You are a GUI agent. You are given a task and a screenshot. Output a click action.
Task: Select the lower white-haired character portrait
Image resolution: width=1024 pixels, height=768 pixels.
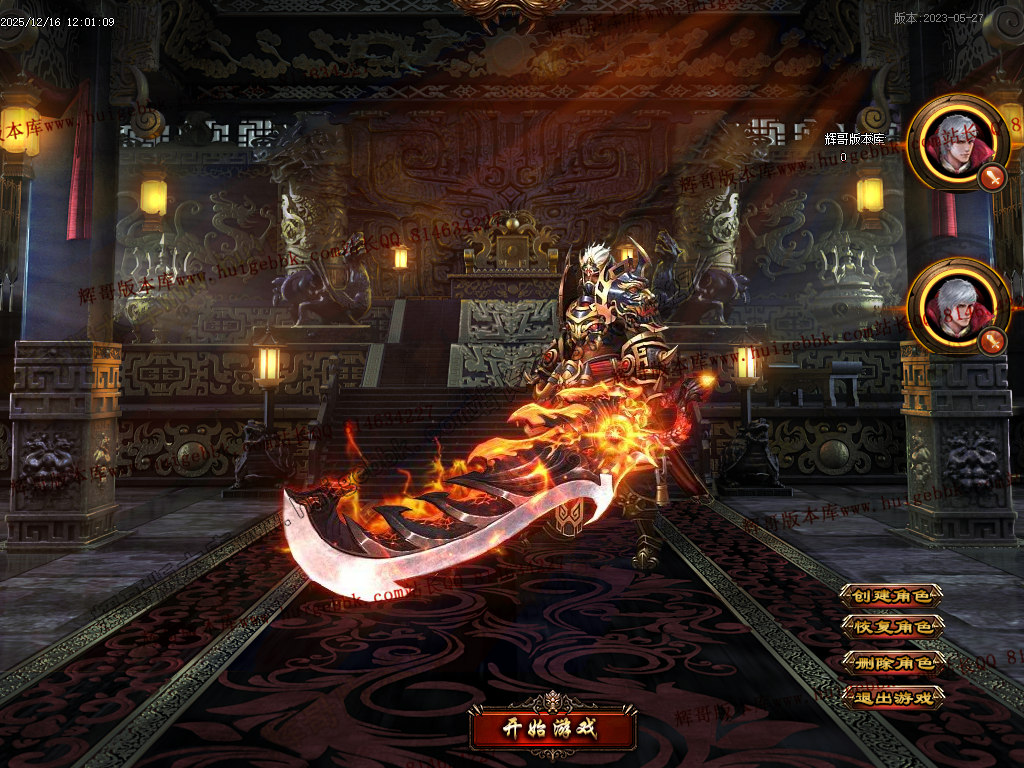click(x=957, y=305)
